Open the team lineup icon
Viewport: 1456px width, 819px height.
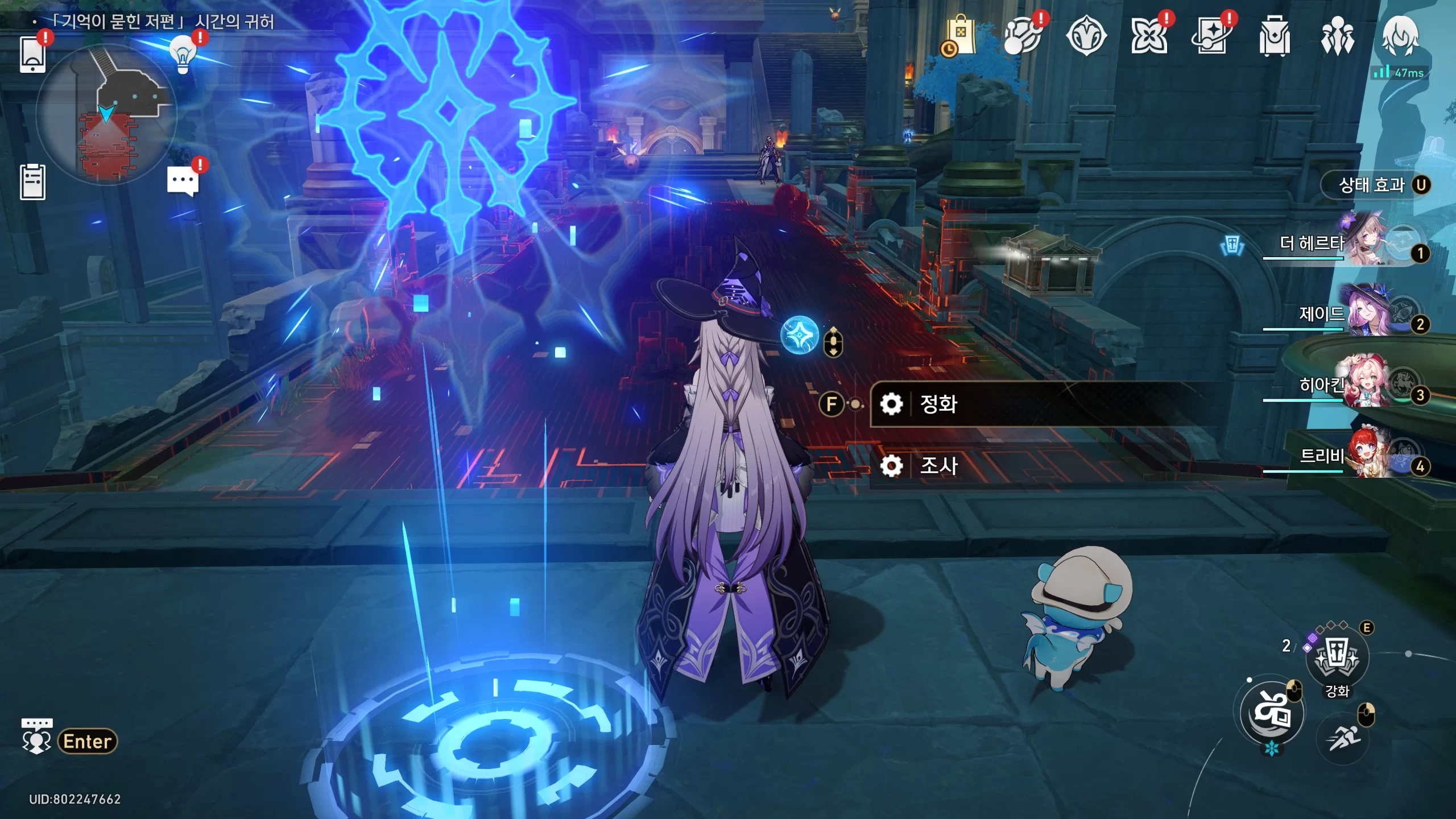(x=1337, y=36)
